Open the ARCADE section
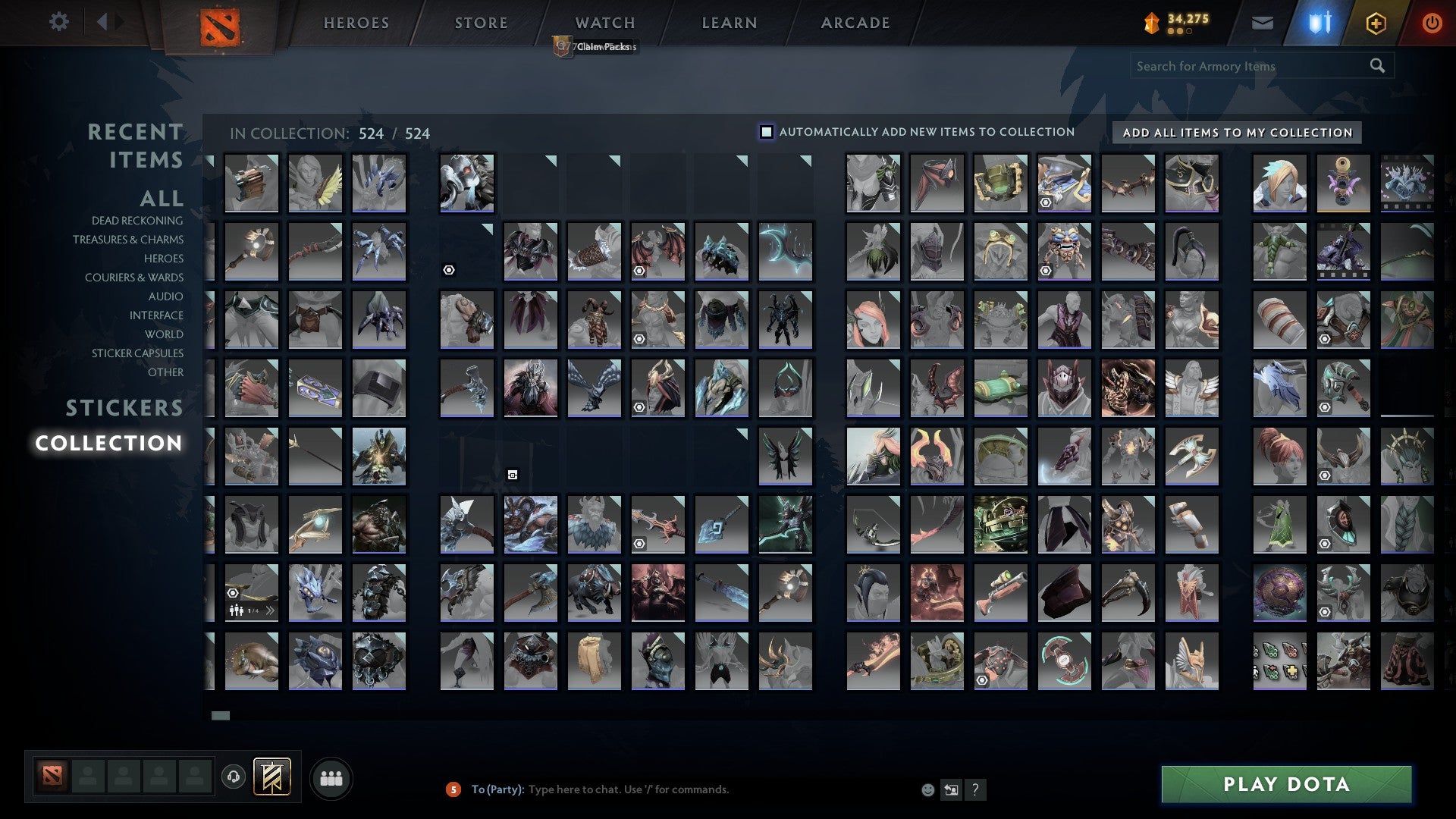The width and height of the screenshot is (1456, 819). pos(855,22)
